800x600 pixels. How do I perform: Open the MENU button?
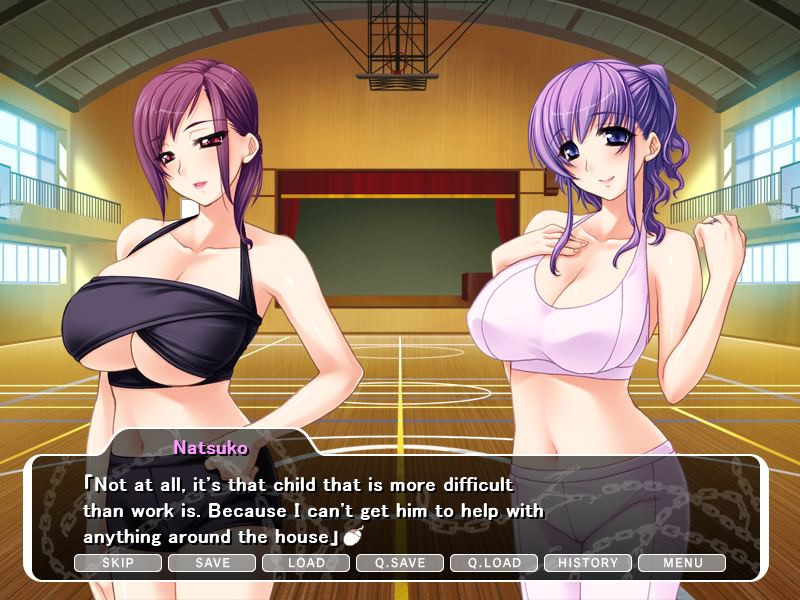(682, 563)
